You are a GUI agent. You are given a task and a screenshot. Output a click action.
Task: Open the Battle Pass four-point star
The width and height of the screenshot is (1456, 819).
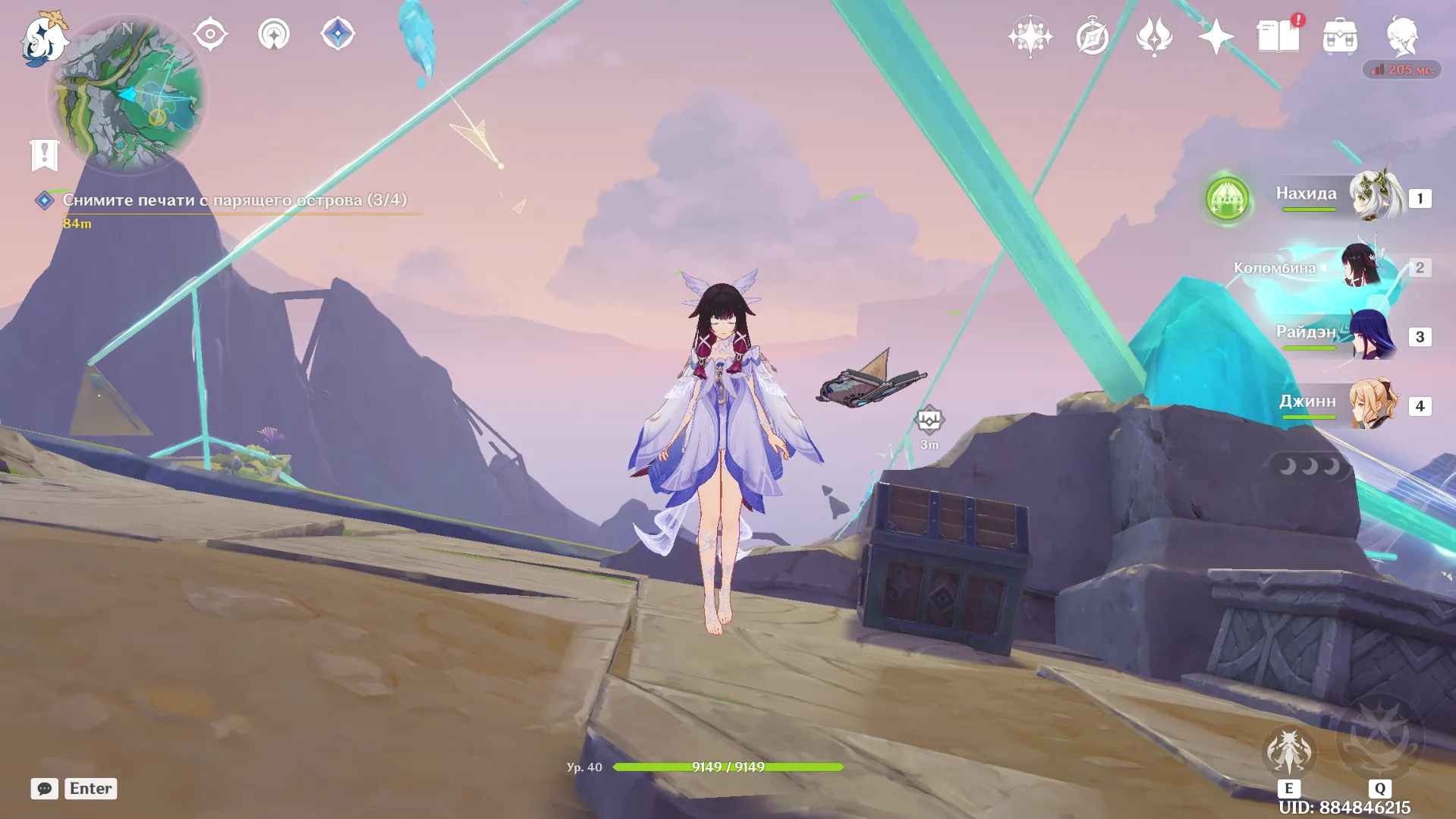pos(1215,36)
